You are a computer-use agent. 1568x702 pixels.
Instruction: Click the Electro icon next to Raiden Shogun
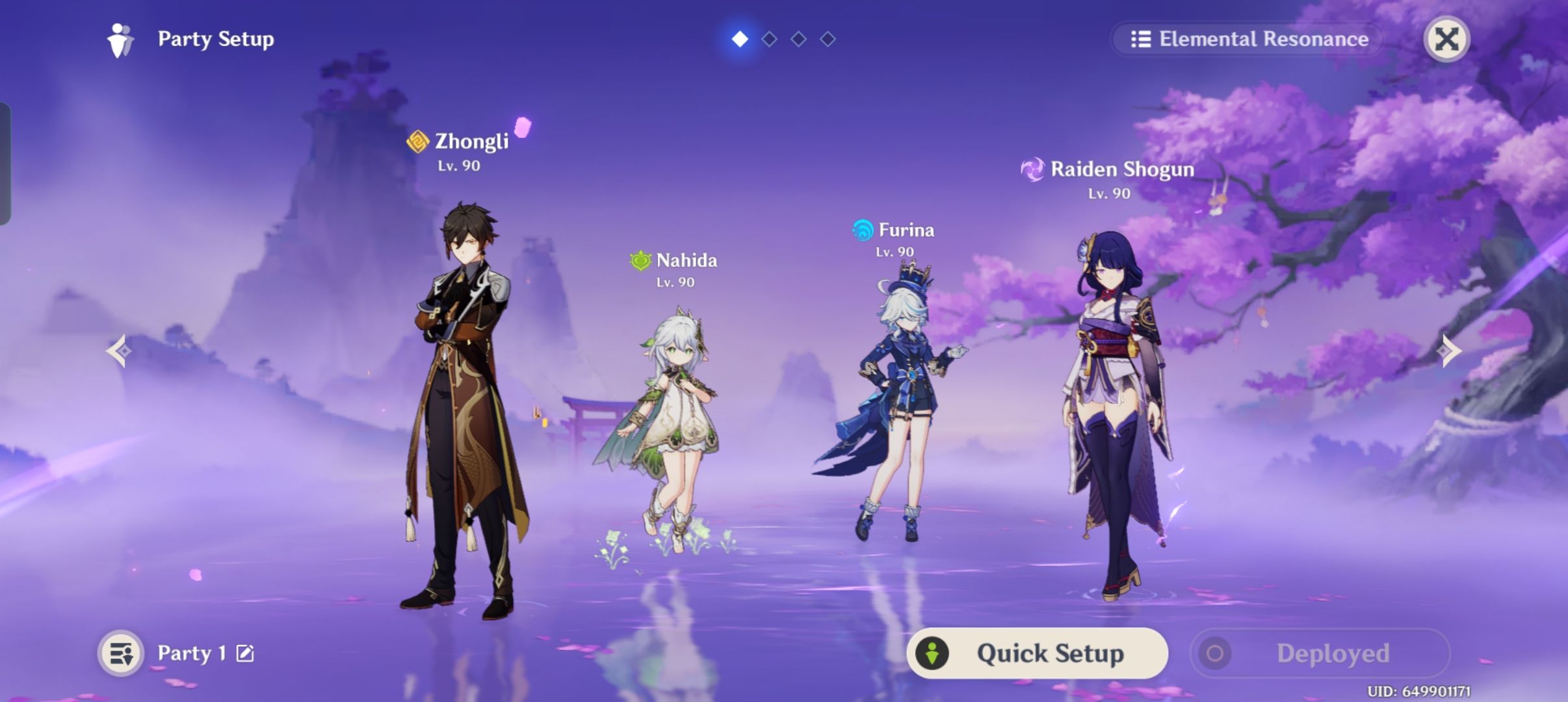click(x=1034, y=169)
